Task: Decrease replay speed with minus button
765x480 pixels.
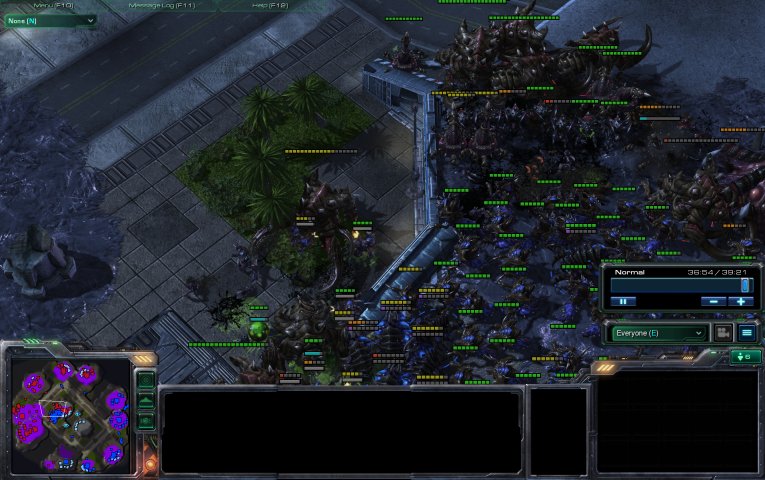Action: tap(713, 301)
